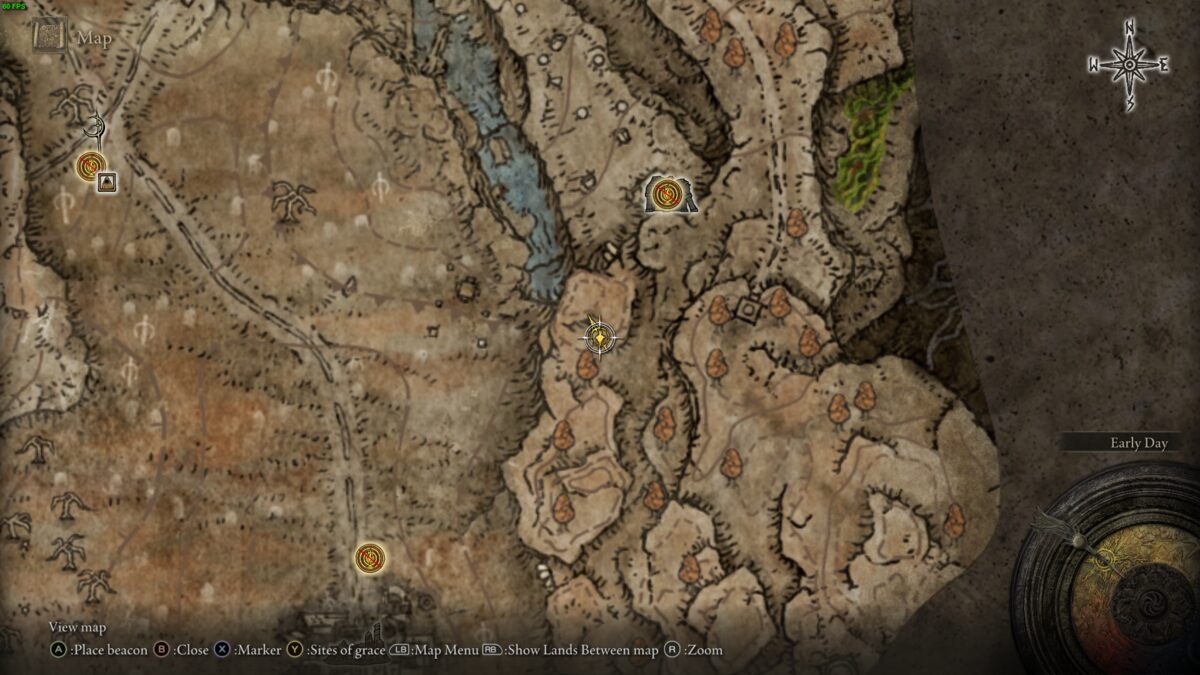Image resolution: width=1200 pixels, height=675 pixels.
Task: Select the lone grace marker above the ruins
Action: pos(370,557)
